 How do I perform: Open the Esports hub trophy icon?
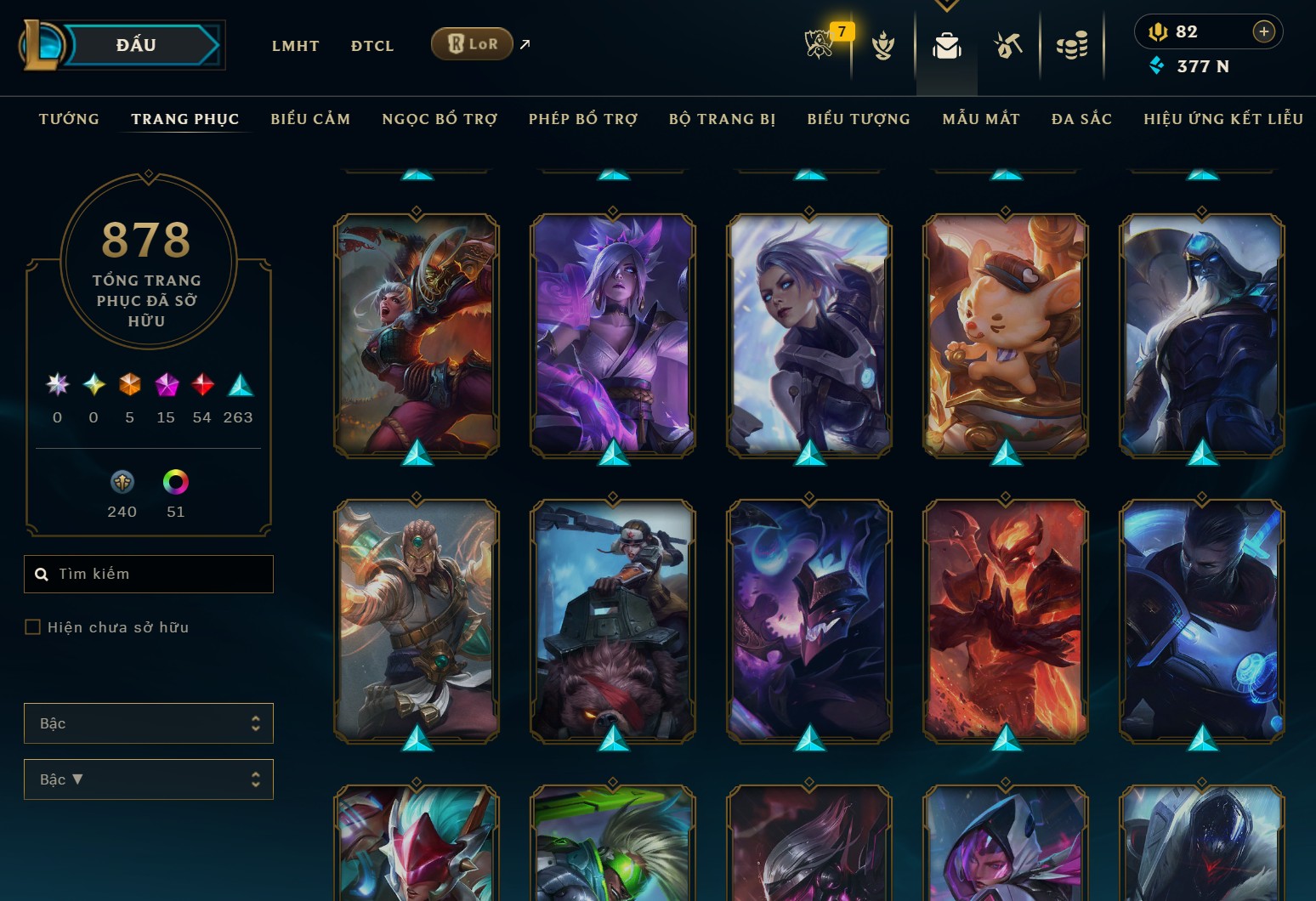coord(819,42)
